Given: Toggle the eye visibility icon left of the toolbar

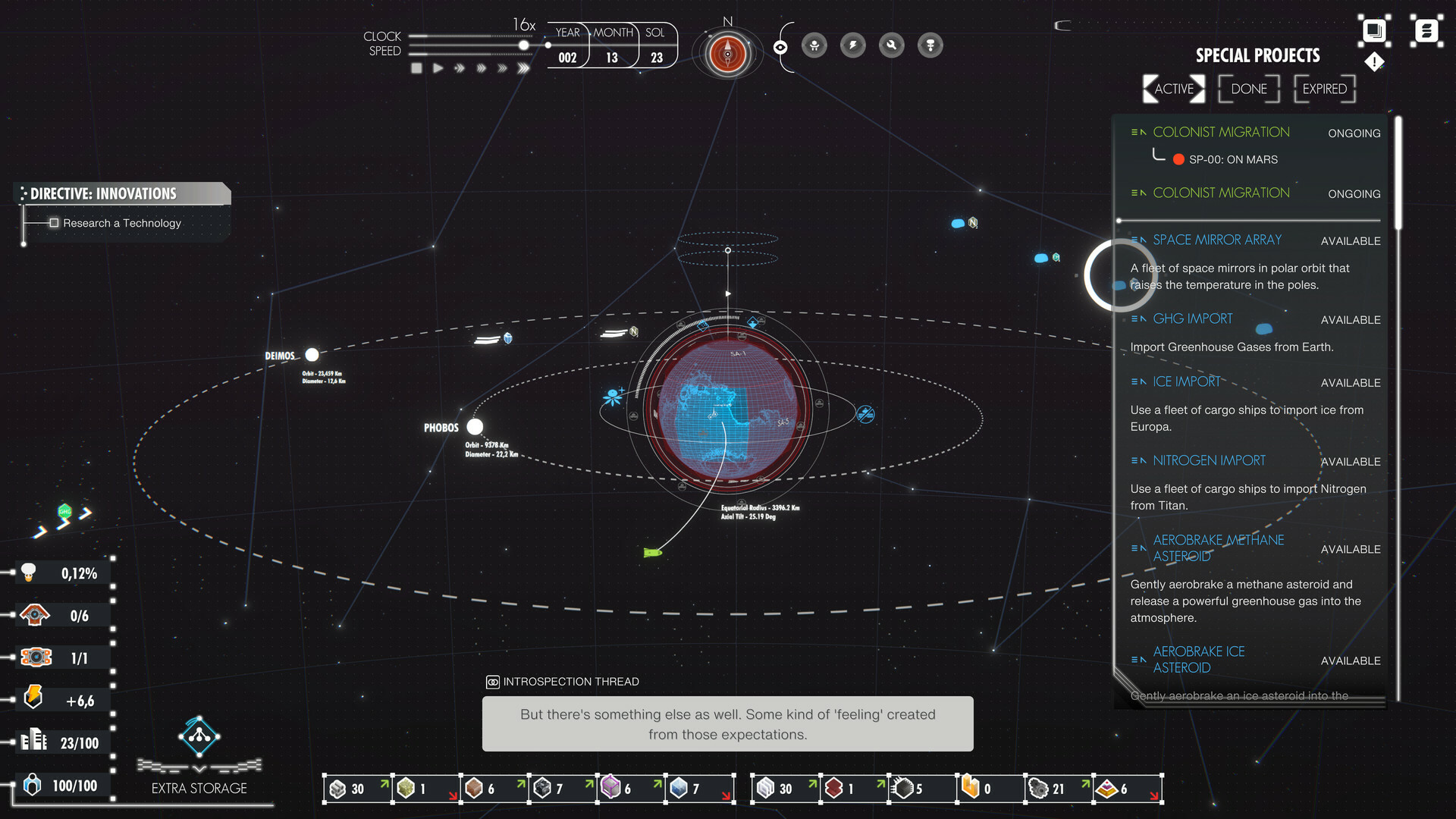Looking at the screenshot, I should tap(781, 45).
